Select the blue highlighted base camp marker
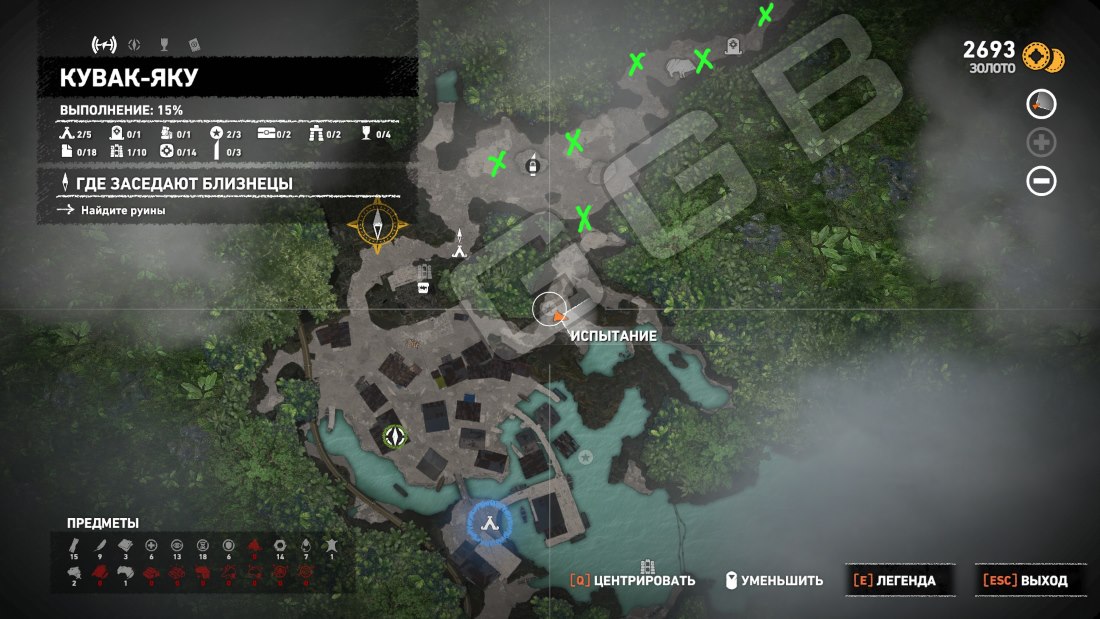This screenshot has width=1100, height=619. [x=489, y=520]
